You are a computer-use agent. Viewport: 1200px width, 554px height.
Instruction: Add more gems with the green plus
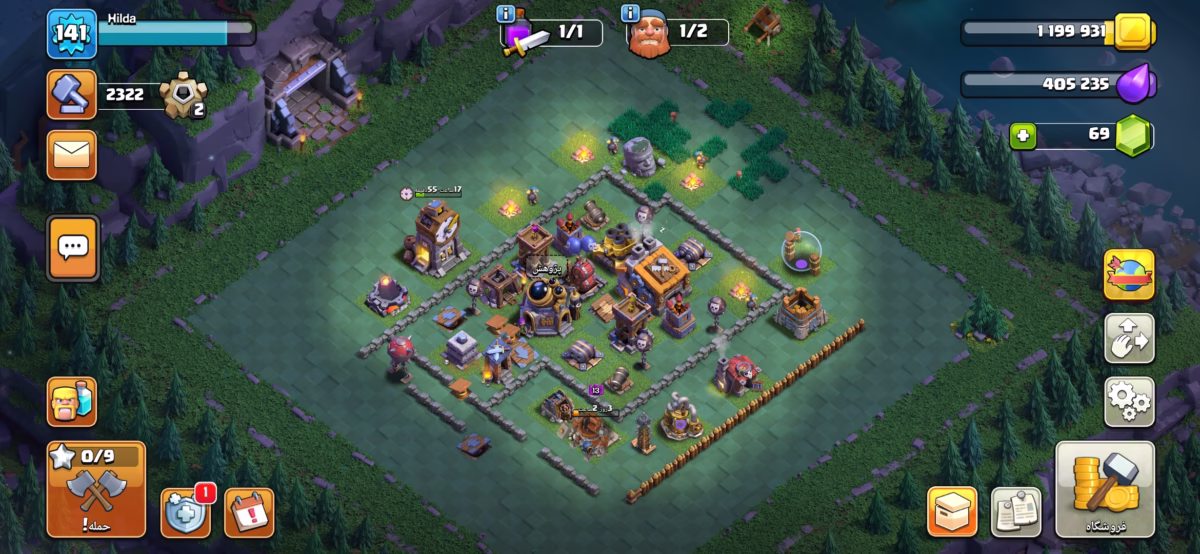(1021, 136)
